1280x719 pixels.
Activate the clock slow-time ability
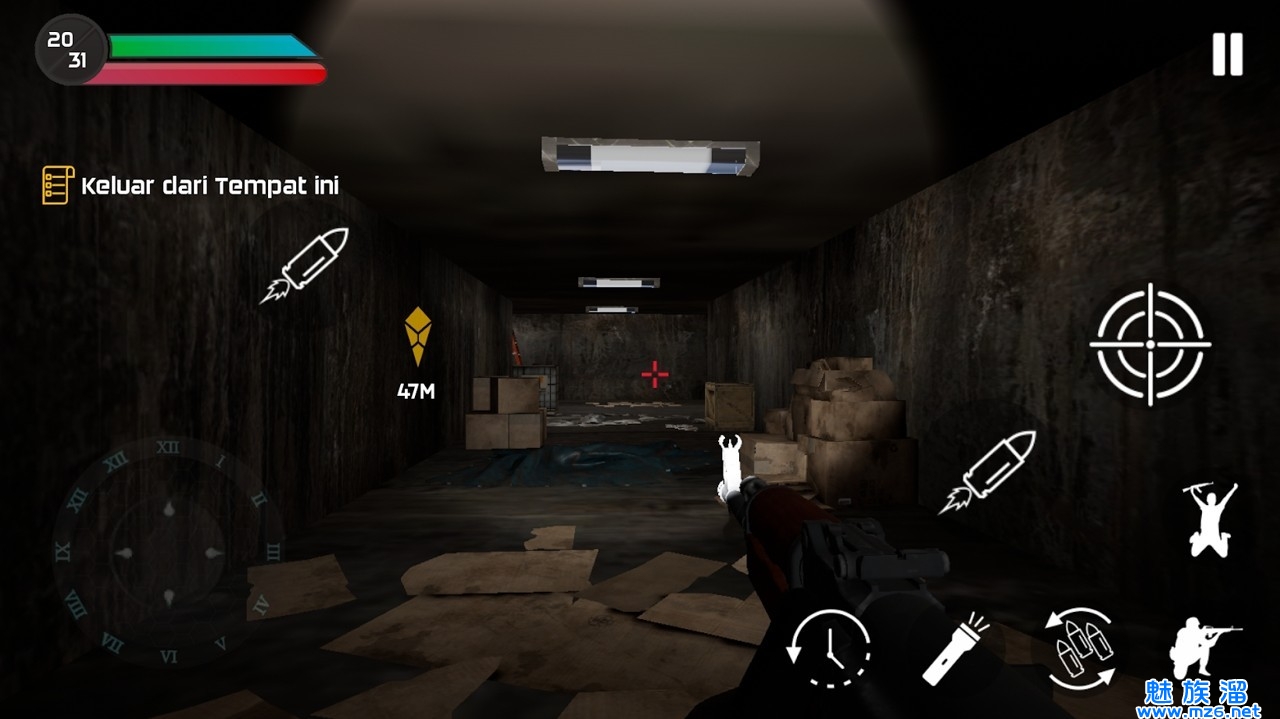(829, 648)
